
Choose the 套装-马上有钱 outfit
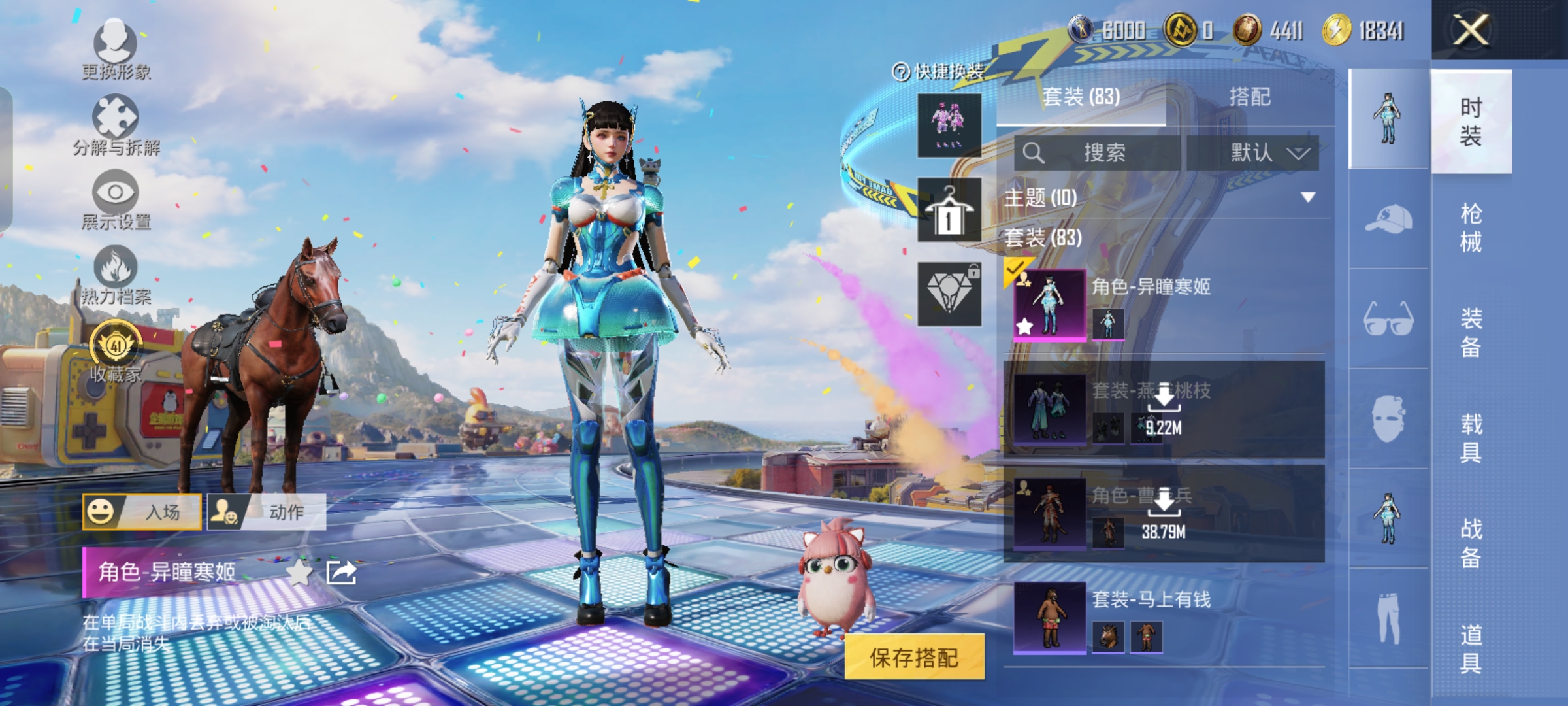[x=1049, y=617]
